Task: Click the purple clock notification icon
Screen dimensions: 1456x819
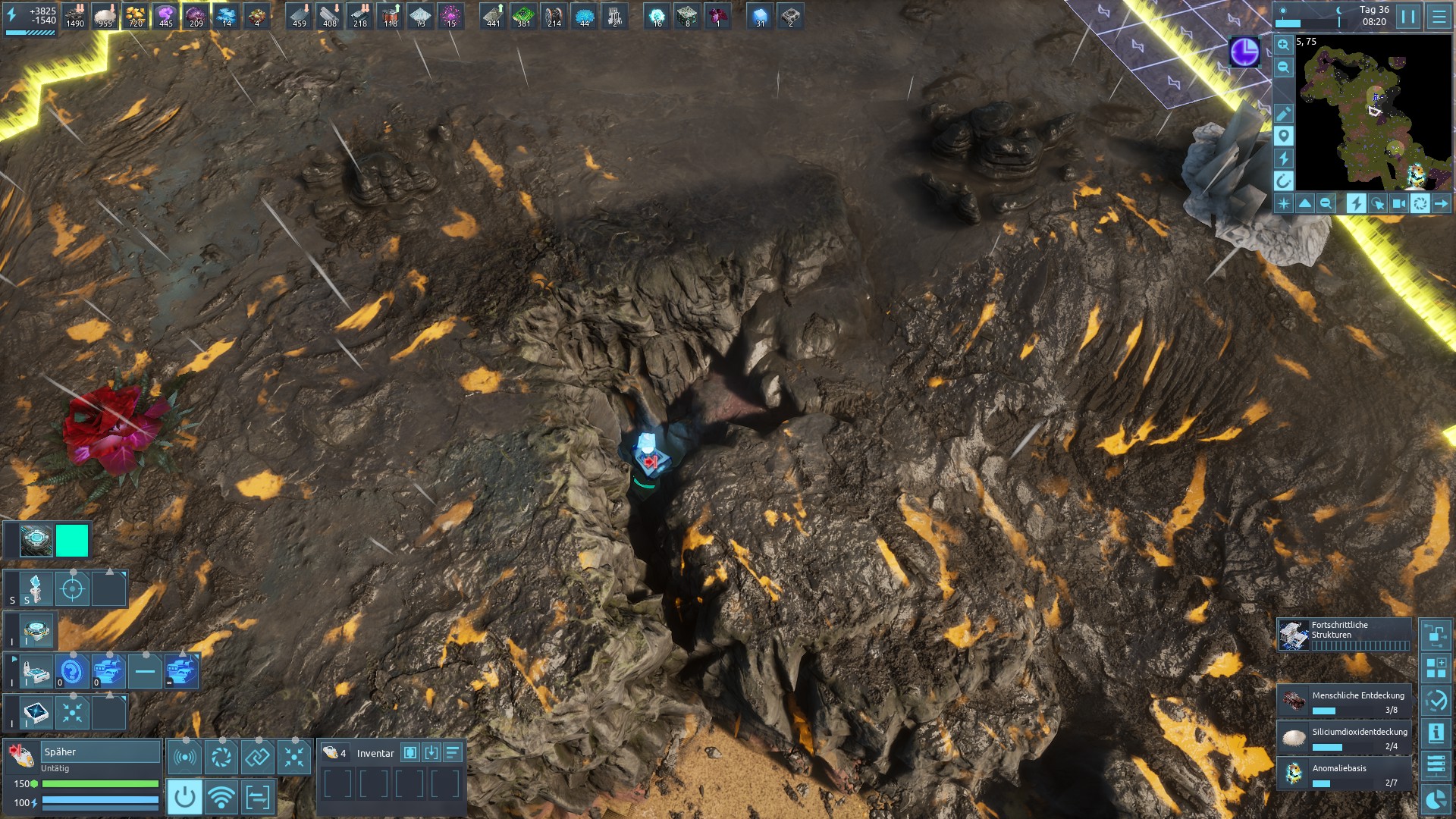Action: point(1244,52)
